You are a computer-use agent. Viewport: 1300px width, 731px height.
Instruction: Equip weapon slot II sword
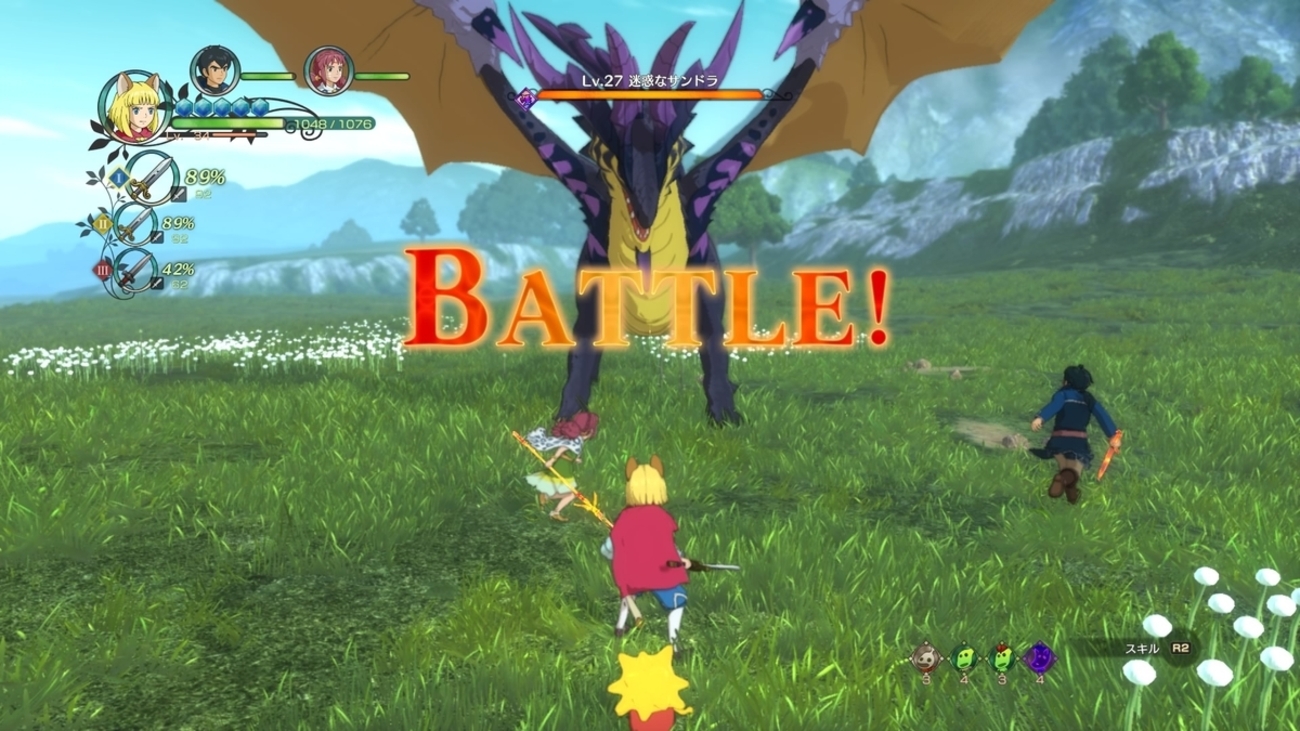pos(138,225)
